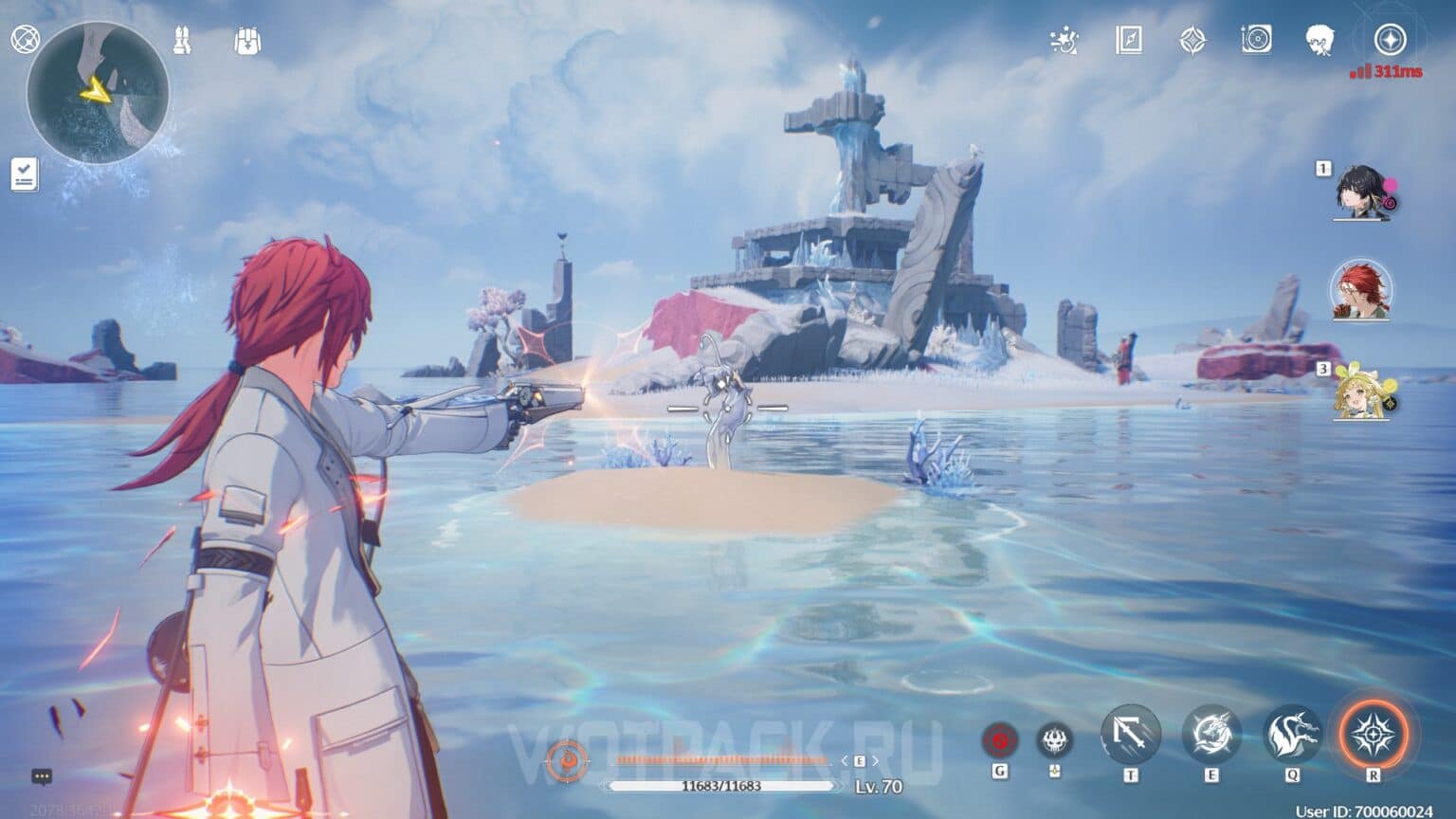Click the red round gadget icon

[x=999, y=739]
